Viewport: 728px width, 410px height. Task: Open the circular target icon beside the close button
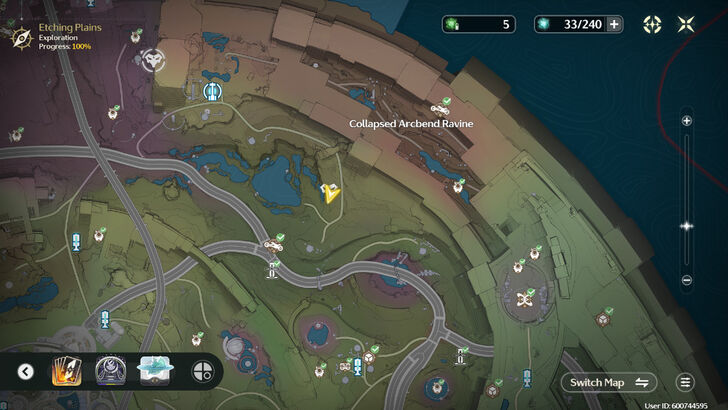click(x=652, y=24)
